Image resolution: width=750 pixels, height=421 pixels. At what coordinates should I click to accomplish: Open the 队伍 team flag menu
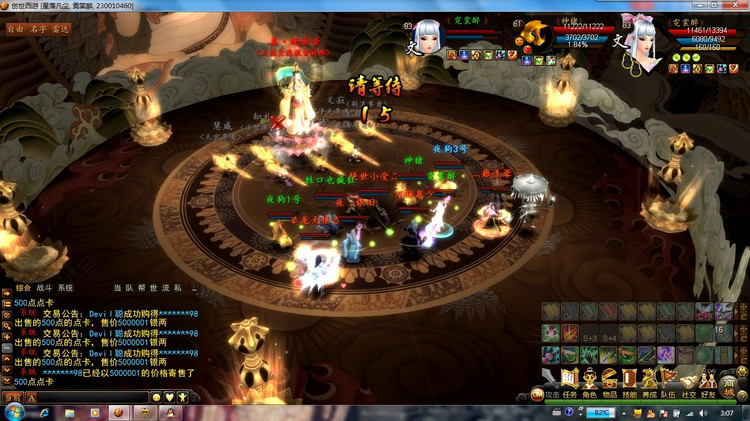pos(669,381)
